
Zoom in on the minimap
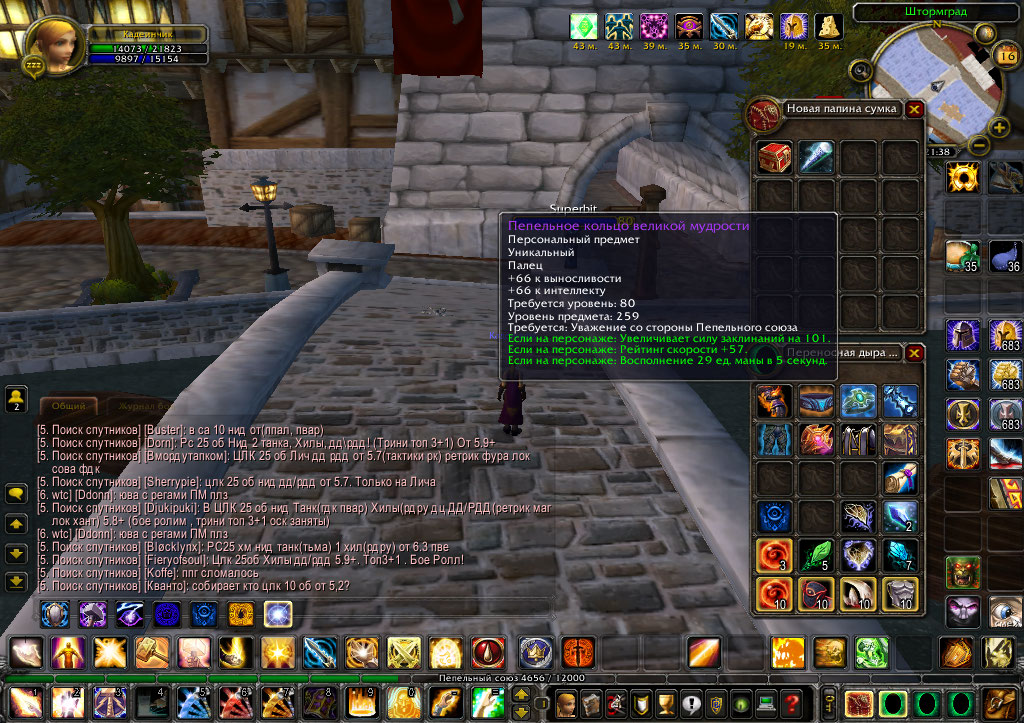998,127
